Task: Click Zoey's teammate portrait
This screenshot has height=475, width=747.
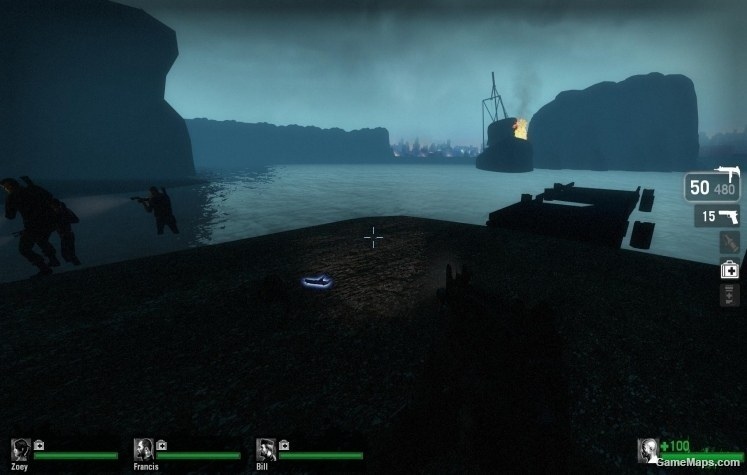Action: pos(19,450)
